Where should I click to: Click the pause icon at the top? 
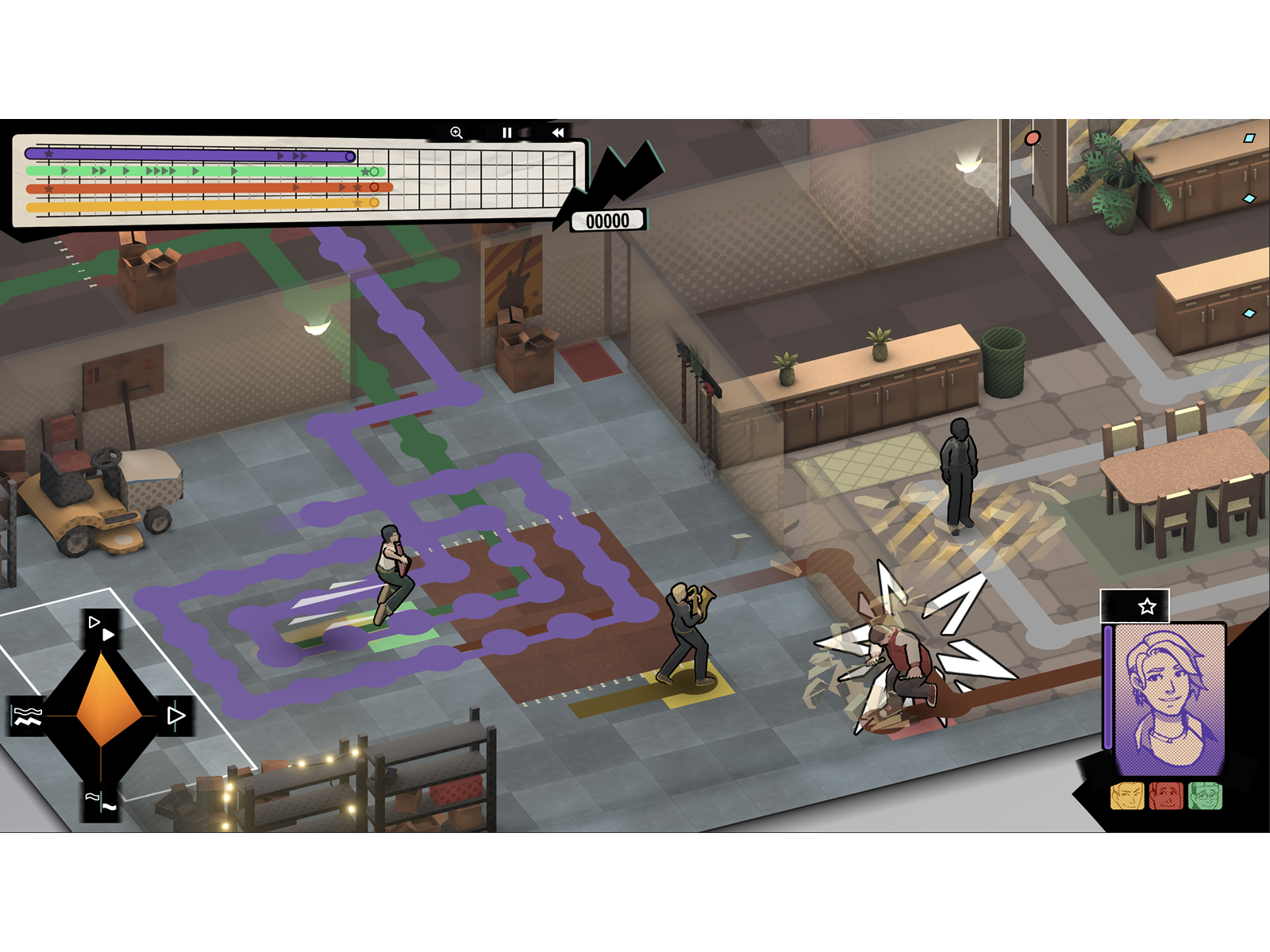tap(506, 132)
